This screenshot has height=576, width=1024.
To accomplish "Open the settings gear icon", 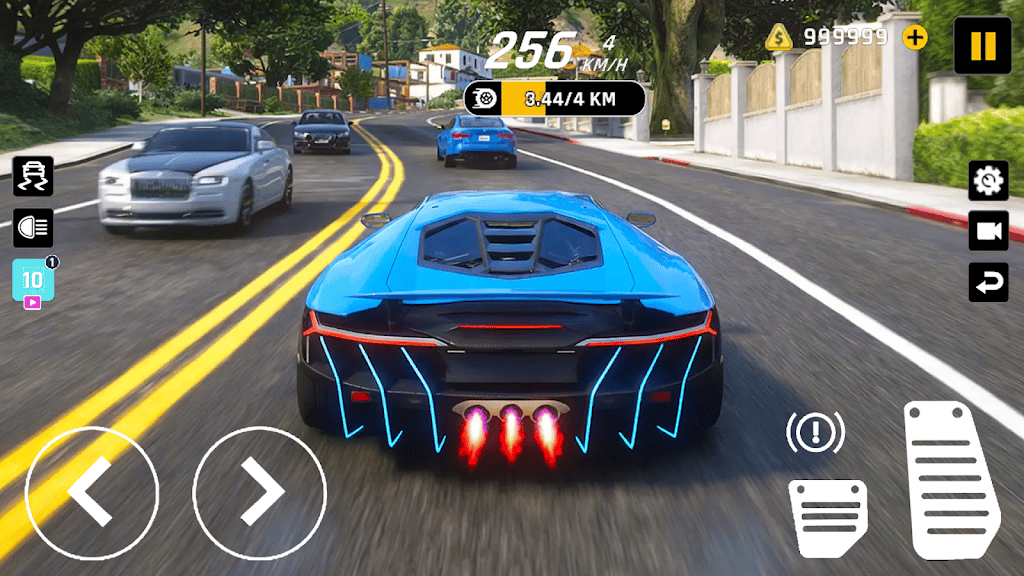I will 988,180.
